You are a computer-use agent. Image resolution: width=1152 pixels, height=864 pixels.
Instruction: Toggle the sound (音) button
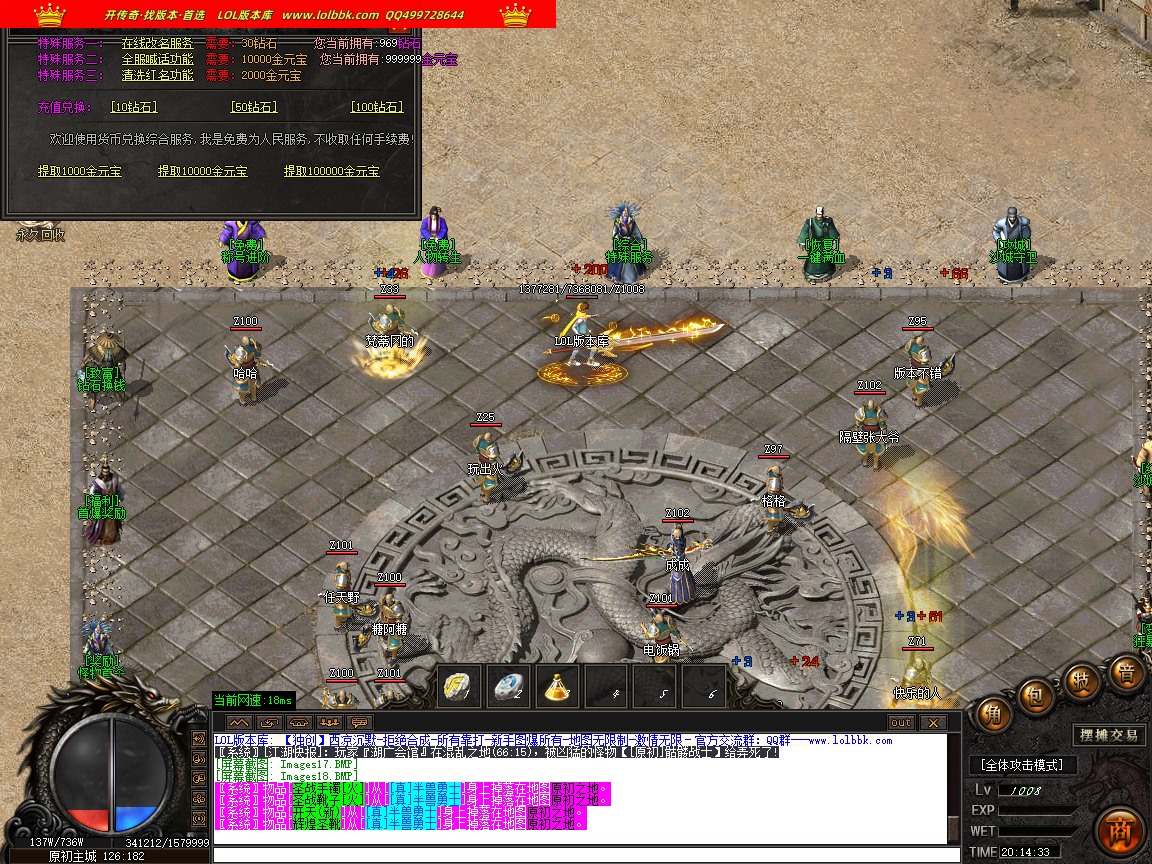pyautogui.click(x=1127, y=673)
